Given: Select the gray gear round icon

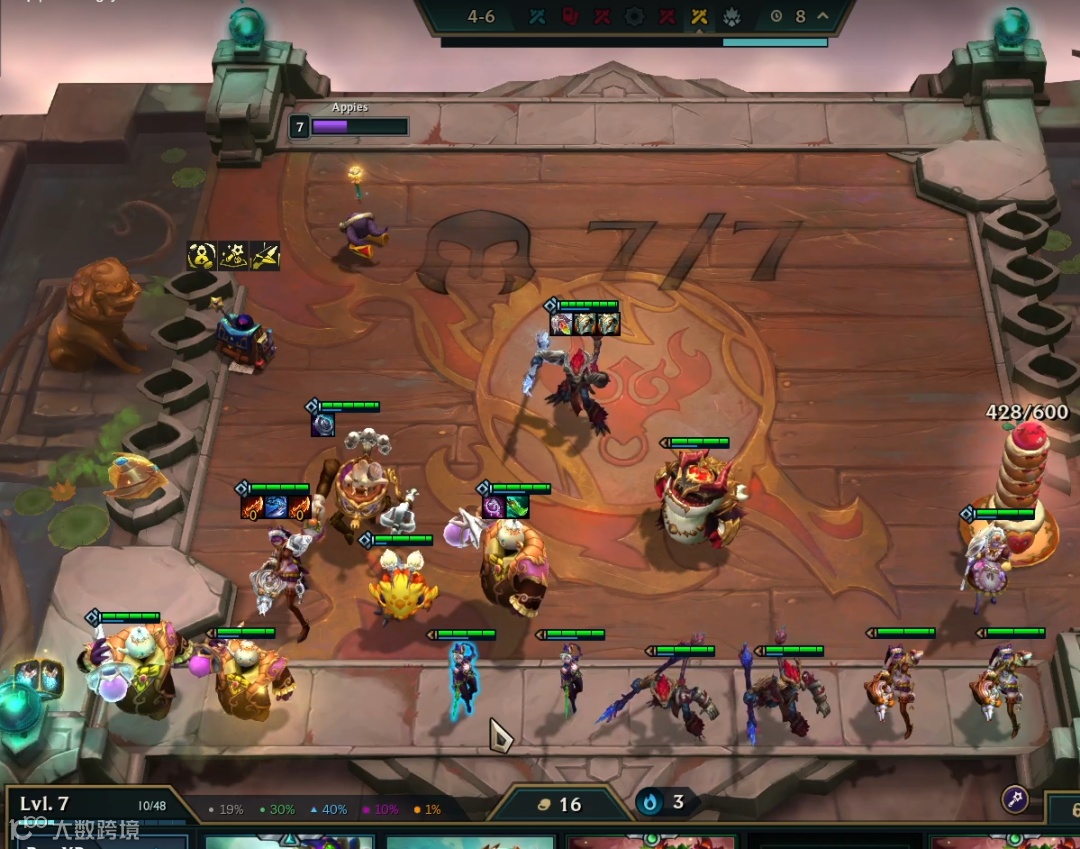Looking at the screenshot, I should tap(634, 16).
